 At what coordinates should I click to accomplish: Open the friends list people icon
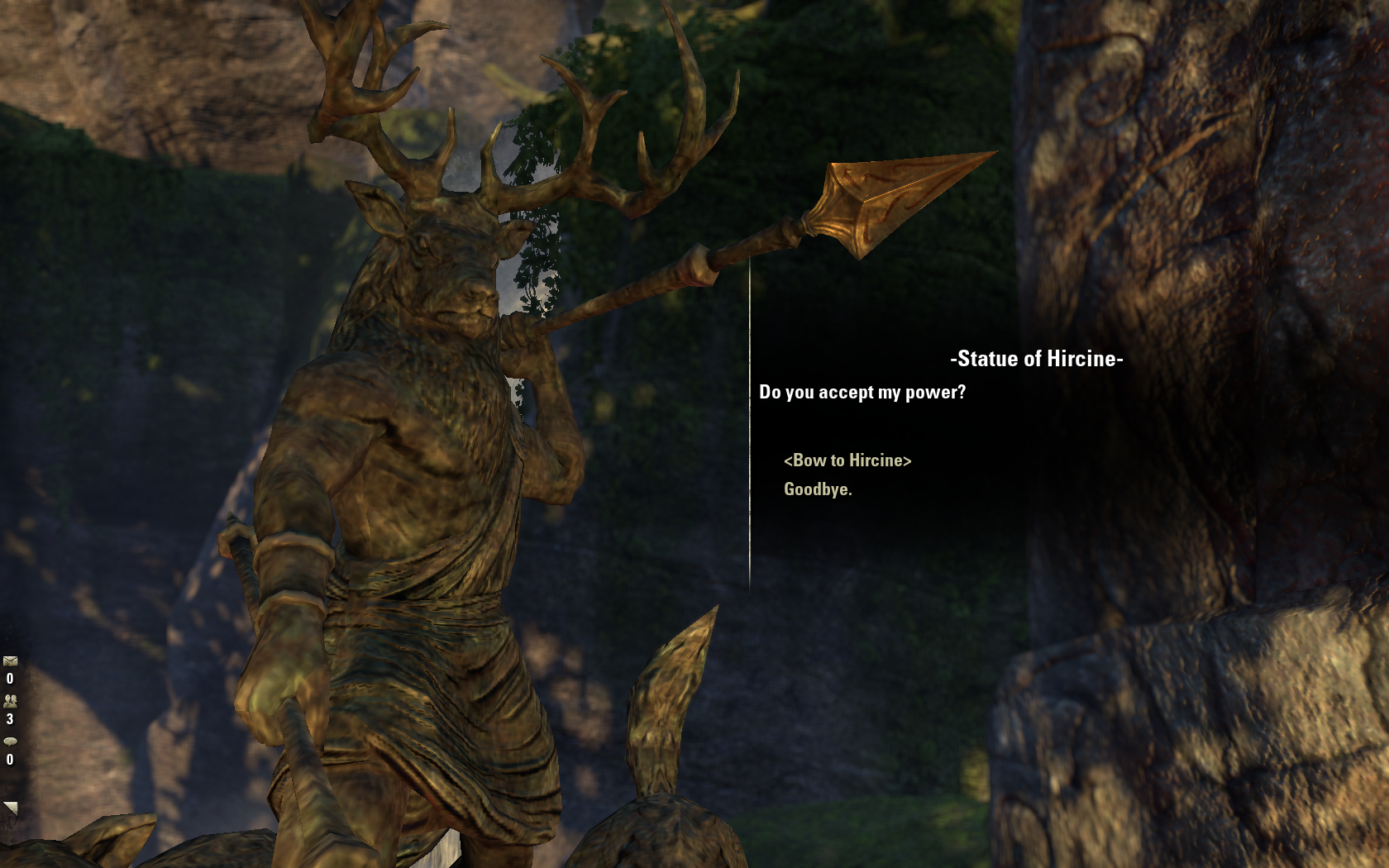click(x=10, y=701)
